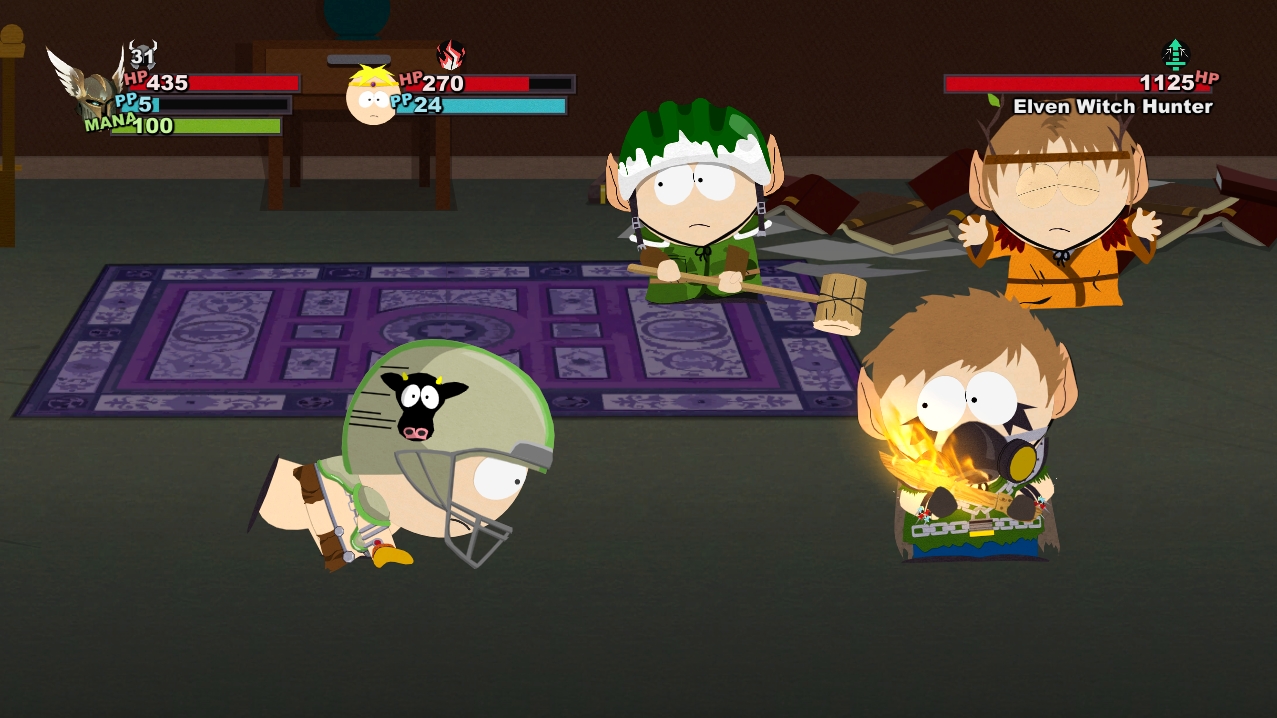Inspect the green up-arrow buff icon
1277x718 pixels.
pyautogui.click(x=1175, y=54)
